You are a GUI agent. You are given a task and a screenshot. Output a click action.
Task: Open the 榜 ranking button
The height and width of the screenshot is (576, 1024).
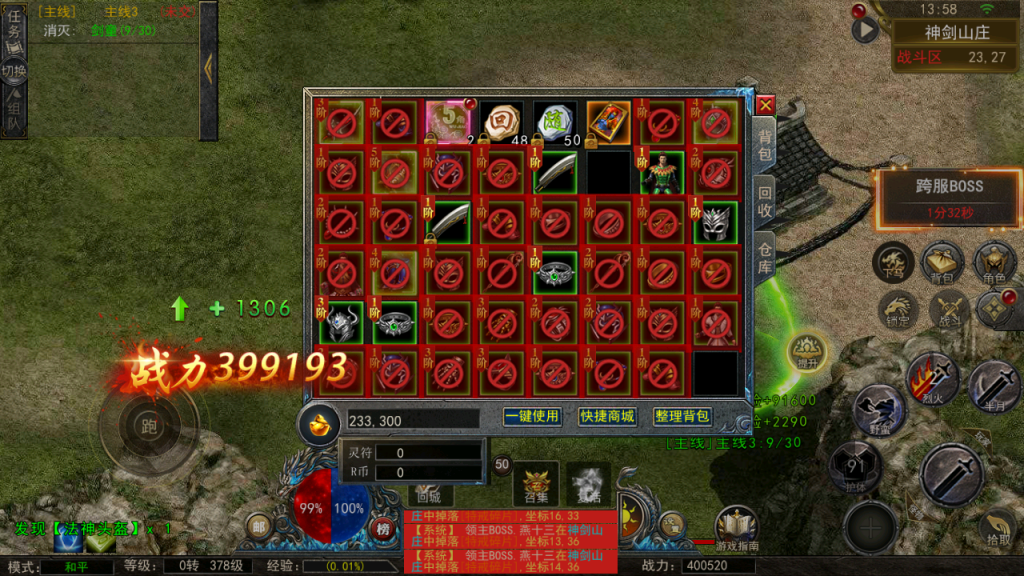point(383,528)
